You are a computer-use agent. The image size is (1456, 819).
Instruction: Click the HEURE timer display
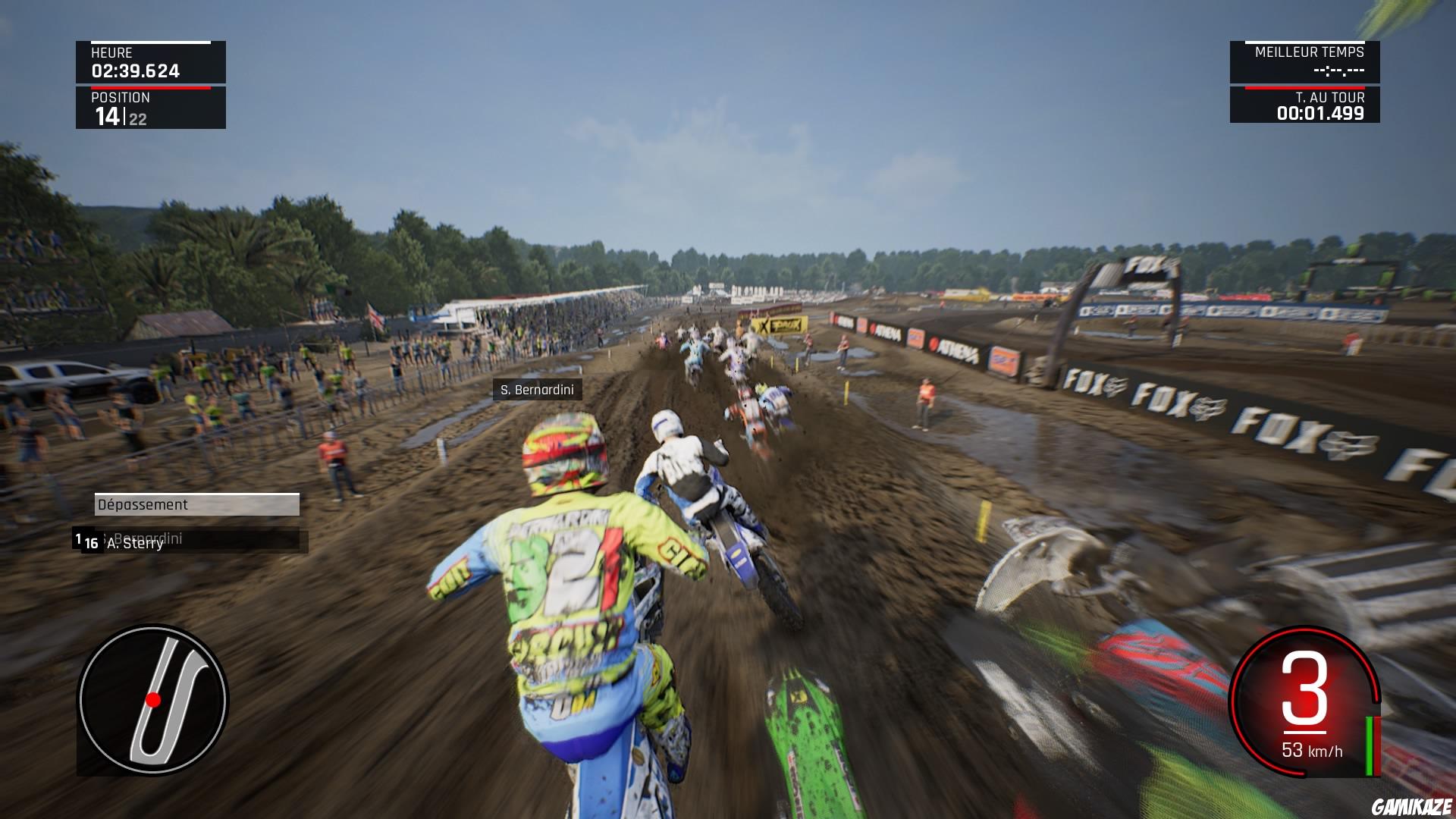pyautogui.click(x=135, y=71)
